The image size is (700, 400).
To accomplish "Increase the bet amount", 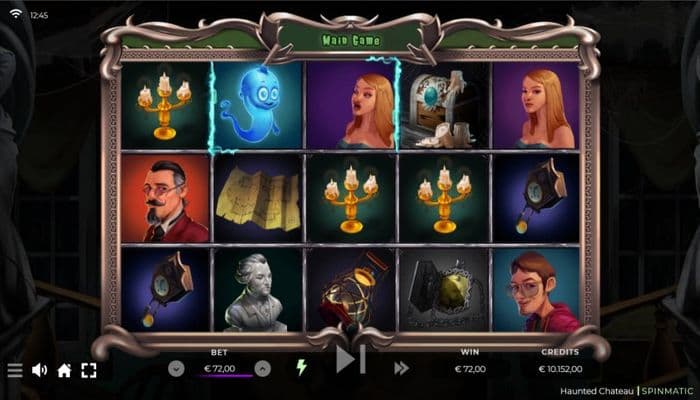I will point(262,368).
